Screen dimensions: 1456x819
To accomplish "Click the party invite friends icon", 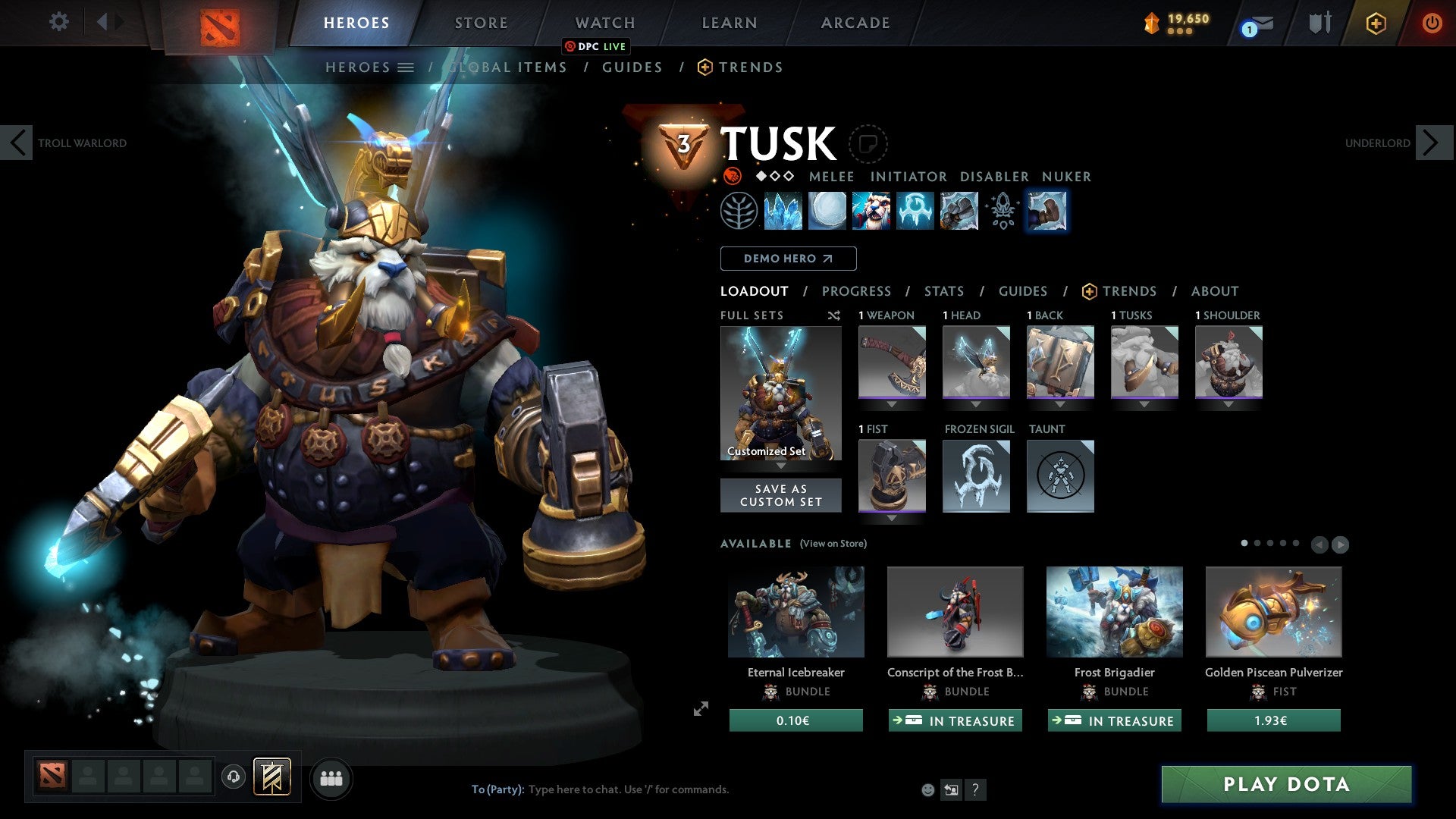I will [331, 778].
